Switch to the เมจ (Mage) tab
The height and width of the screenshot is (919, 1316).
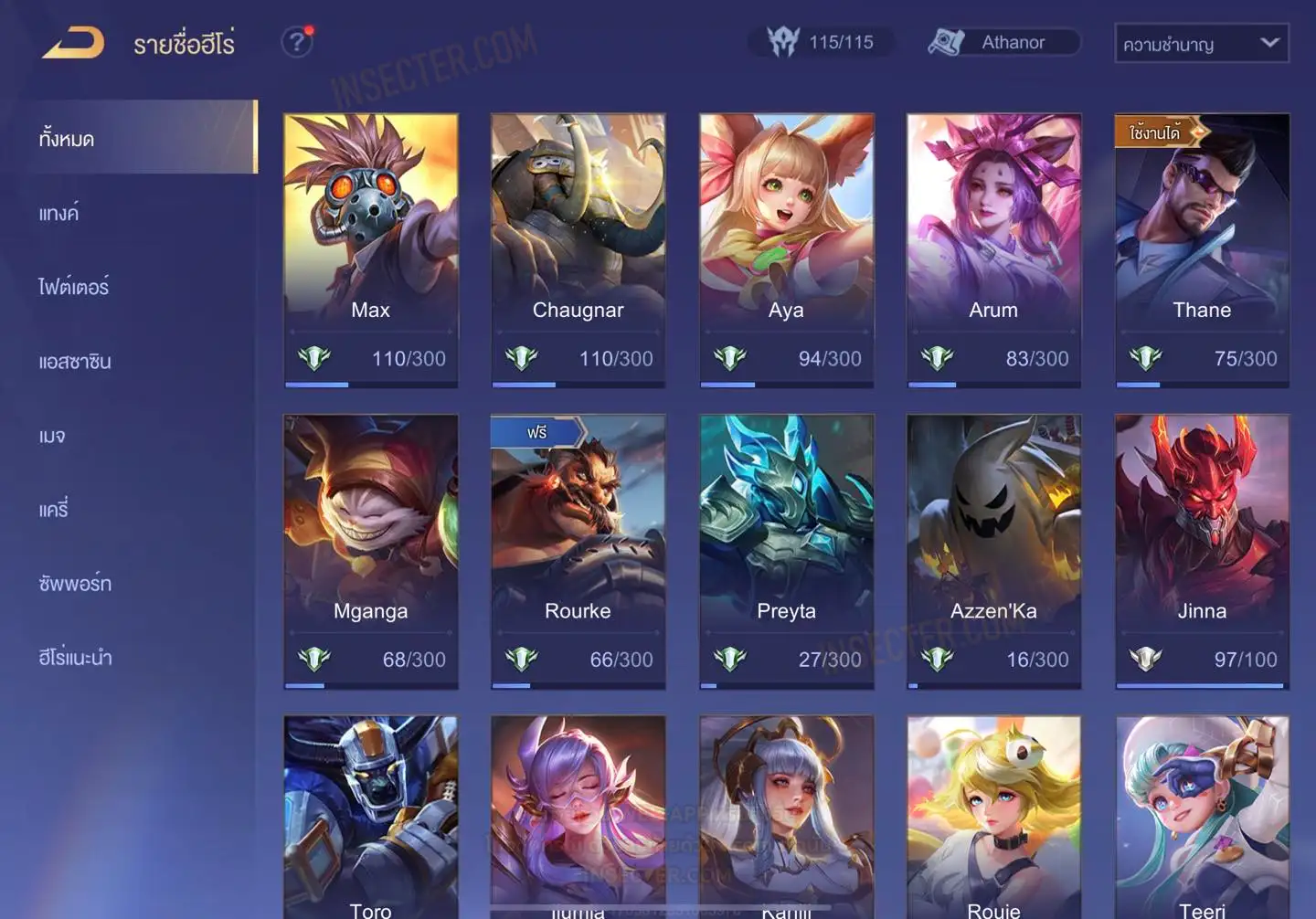tap(52, 436)
